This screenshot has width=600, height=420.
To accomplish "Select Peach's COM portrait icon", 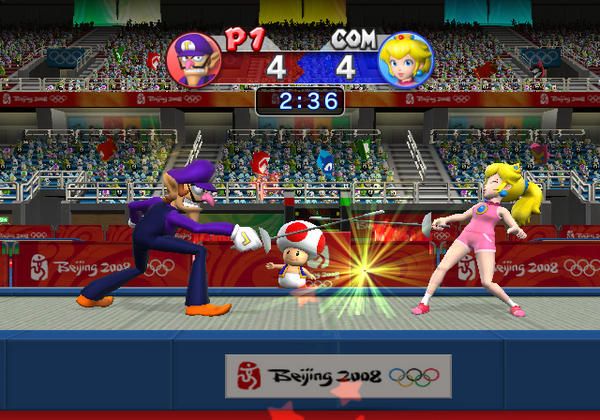I will 406,61.
